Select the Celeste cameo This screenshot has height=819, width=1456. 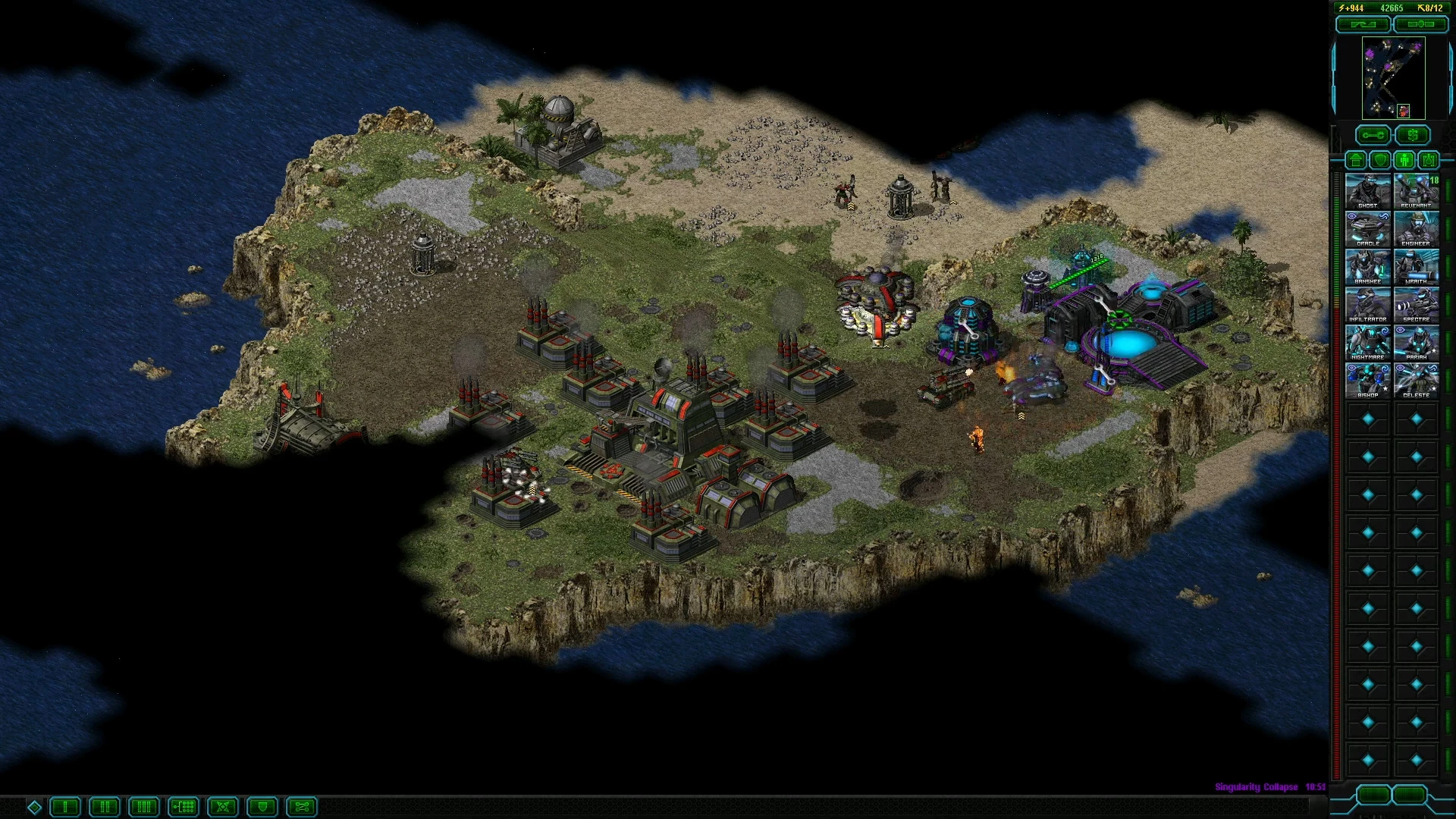coord(1416,380)
